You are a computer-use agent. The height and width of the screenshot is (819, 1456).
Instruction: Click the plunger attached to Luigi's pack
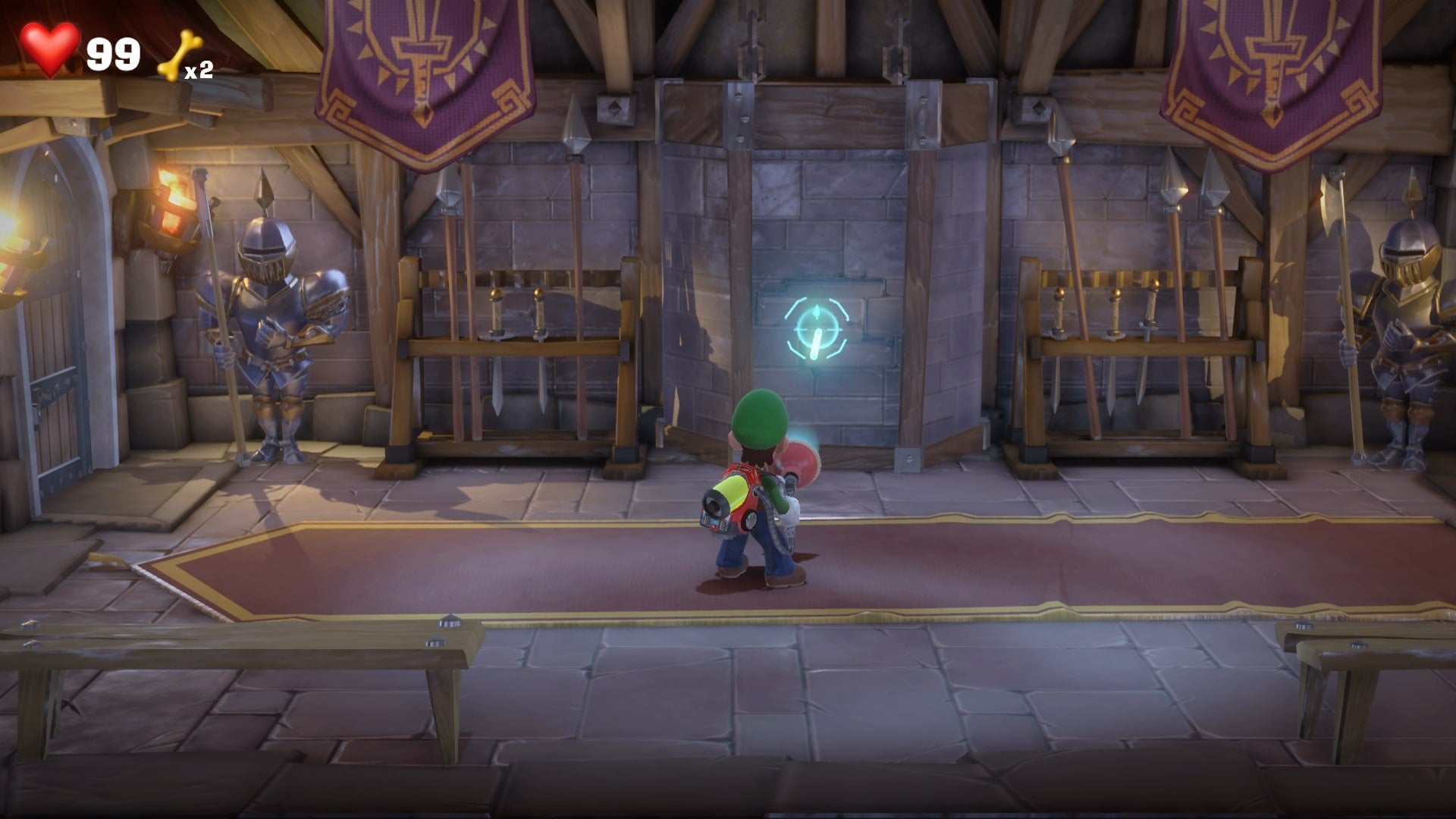coord(800,455)
